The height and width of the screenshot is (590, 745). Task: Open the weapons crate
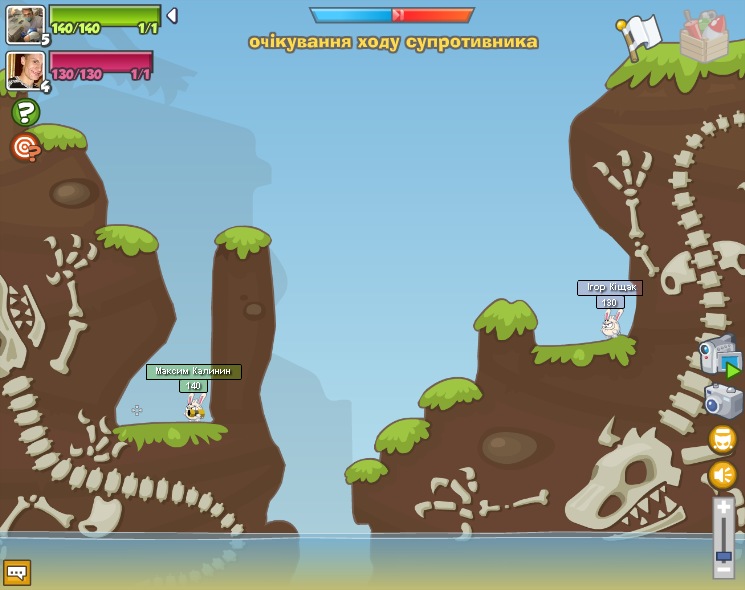(703, 37)
